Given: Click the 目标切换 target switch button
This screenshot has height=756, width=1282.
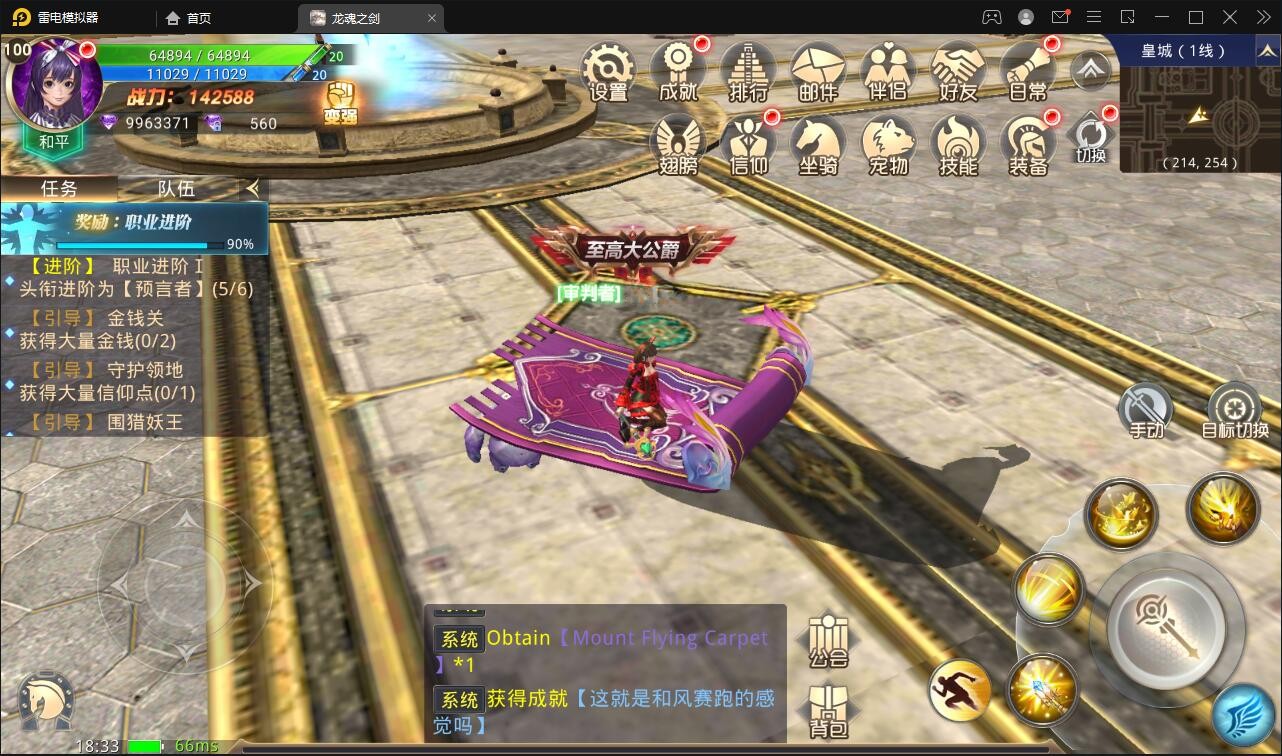Looking at the screenshot, I should (1235, 411).
